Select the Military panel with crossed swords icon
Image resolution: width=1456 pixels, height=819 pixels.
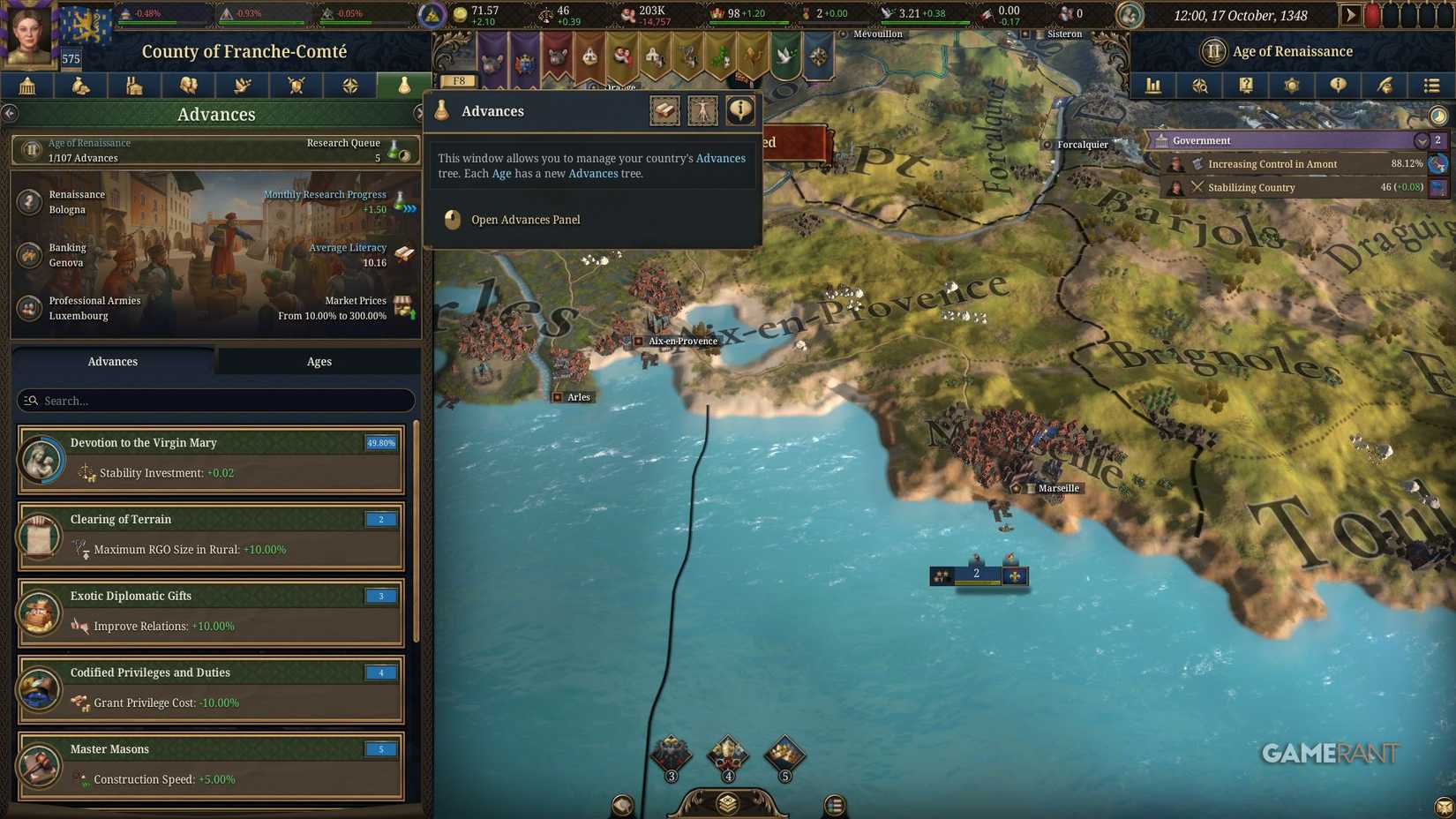[296, 86]
